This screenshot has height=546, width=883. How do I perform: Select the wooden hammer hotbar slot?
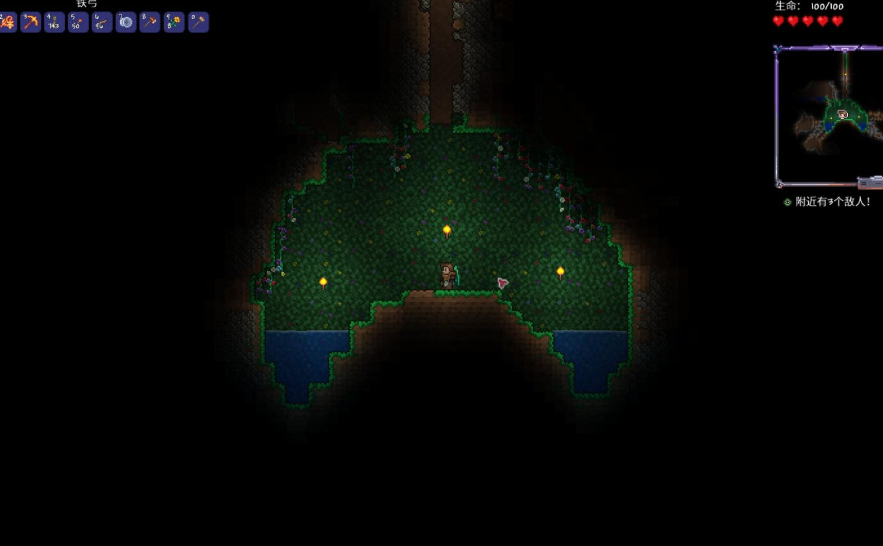(x=198, y=22)
